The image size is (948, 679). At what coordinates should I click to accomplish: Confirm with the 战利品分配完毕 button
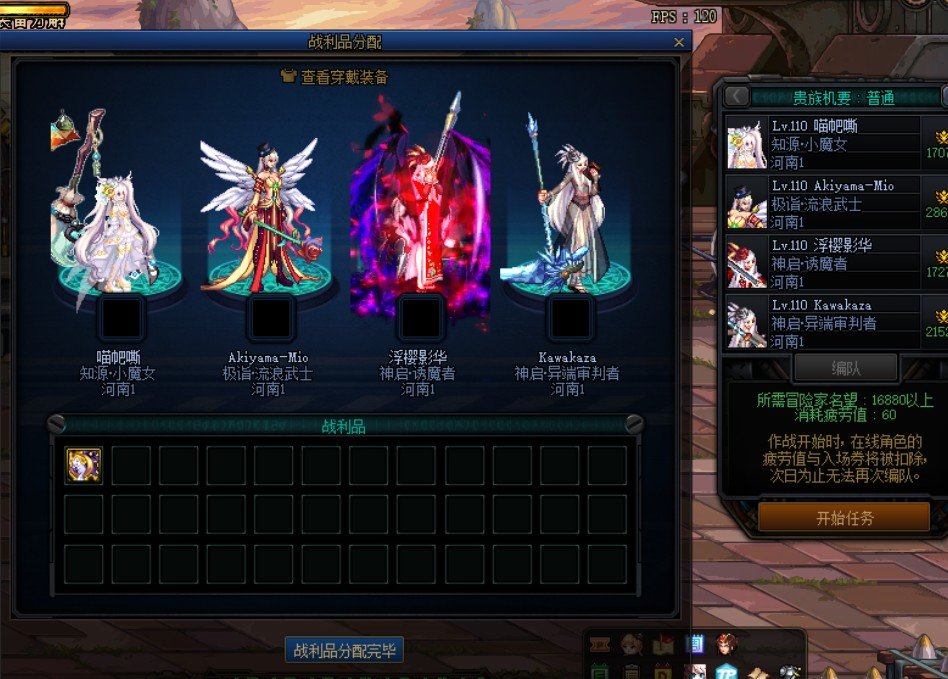coord(344,651)
